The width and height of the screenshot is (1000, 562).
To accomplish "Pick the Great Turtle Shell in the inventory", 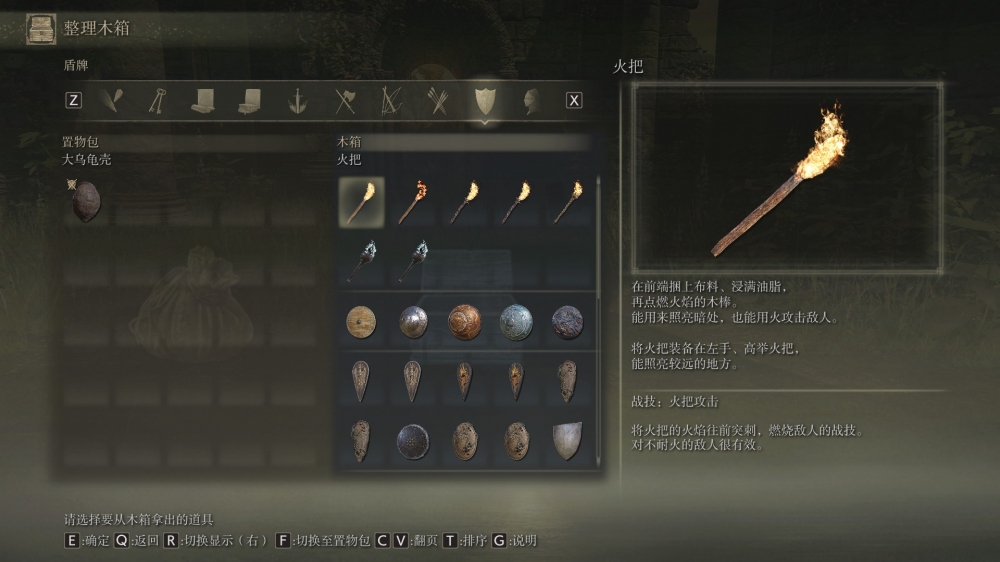I will pyautogui.click(x=86, y=201).
